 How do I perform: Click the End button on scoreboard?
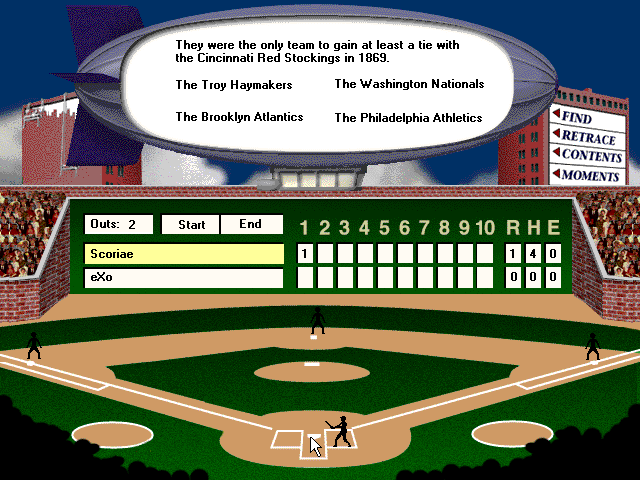(x=250, y=225)
